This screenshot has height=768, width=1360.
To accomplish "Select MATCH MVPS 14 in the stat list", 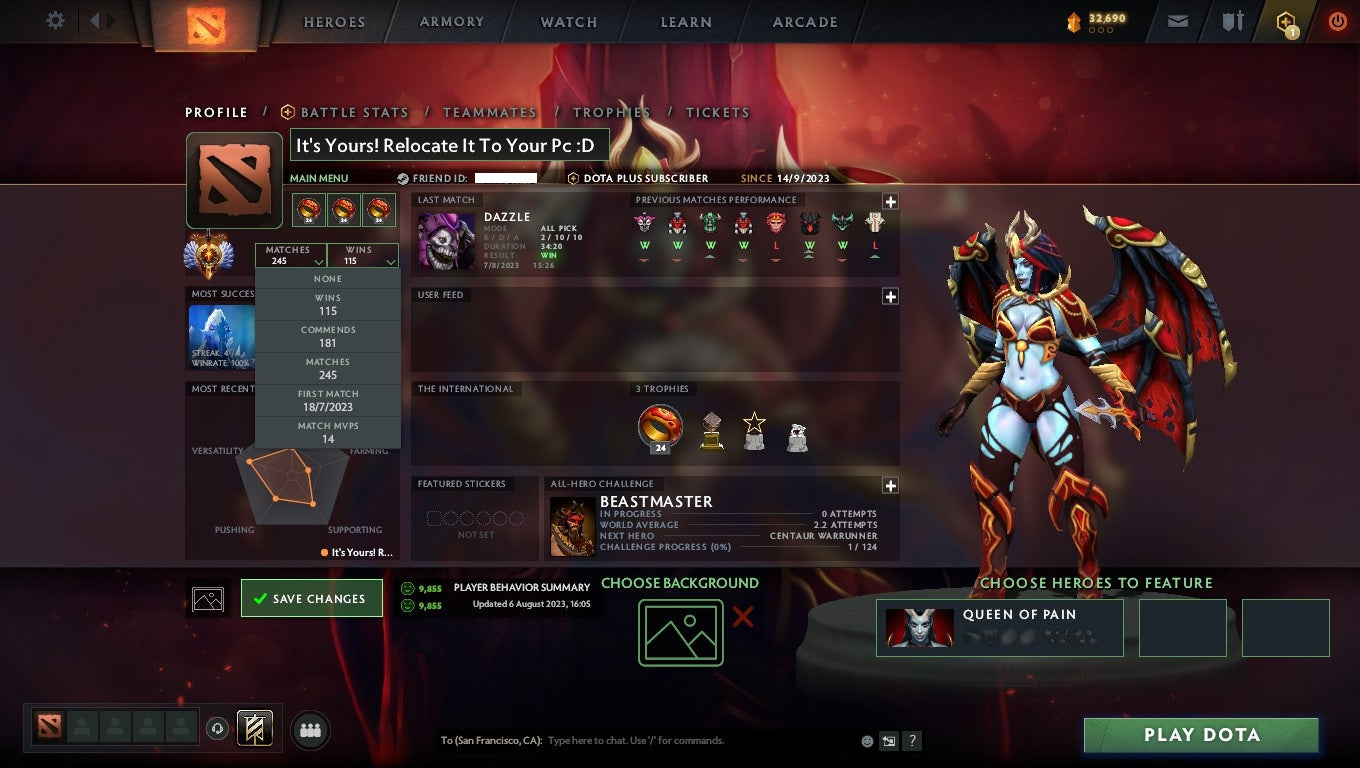I will click(x=328, y=431).
